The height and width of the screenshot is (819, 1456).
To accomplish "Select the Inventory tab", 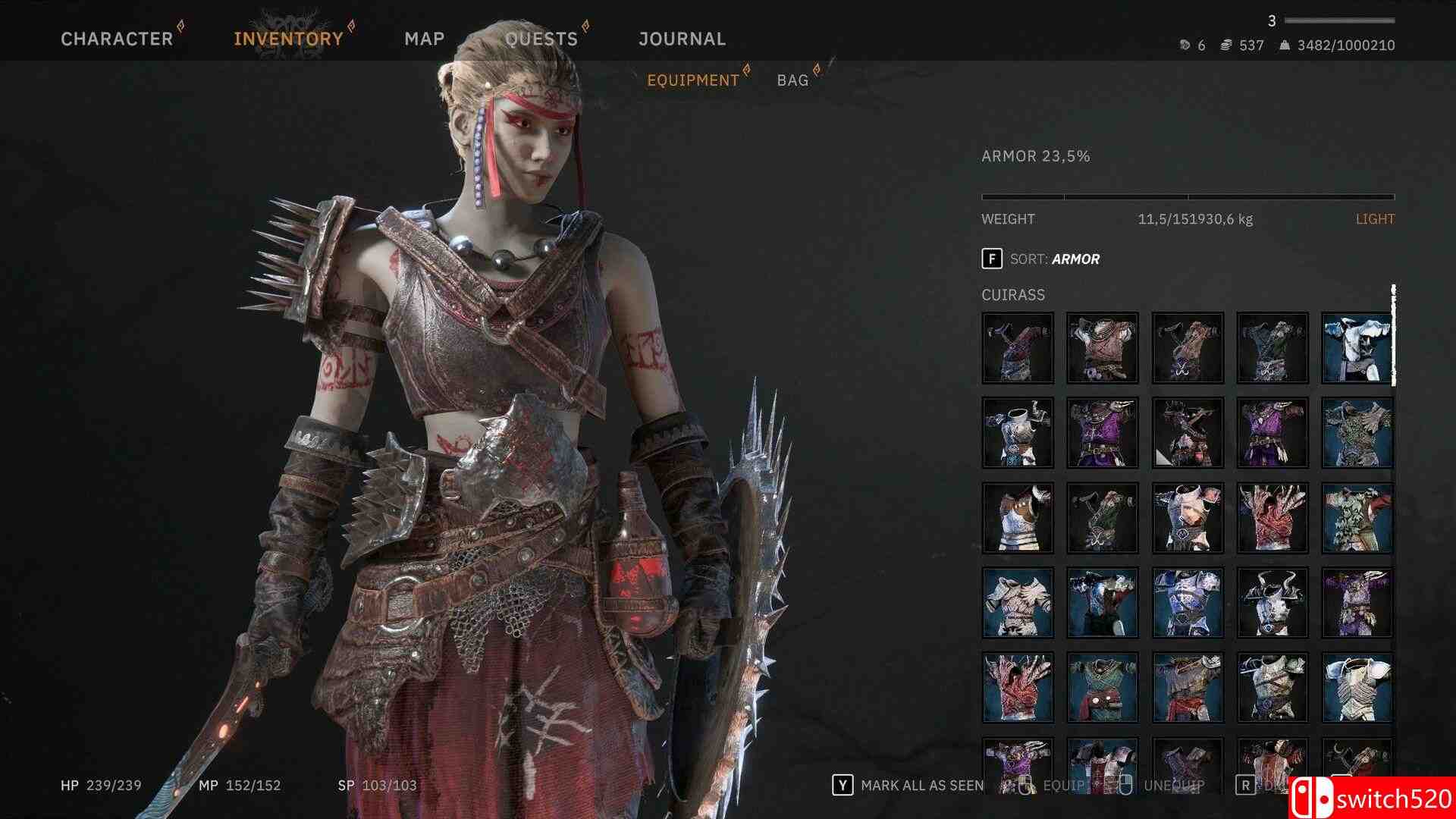I will [x=288, y=39].
